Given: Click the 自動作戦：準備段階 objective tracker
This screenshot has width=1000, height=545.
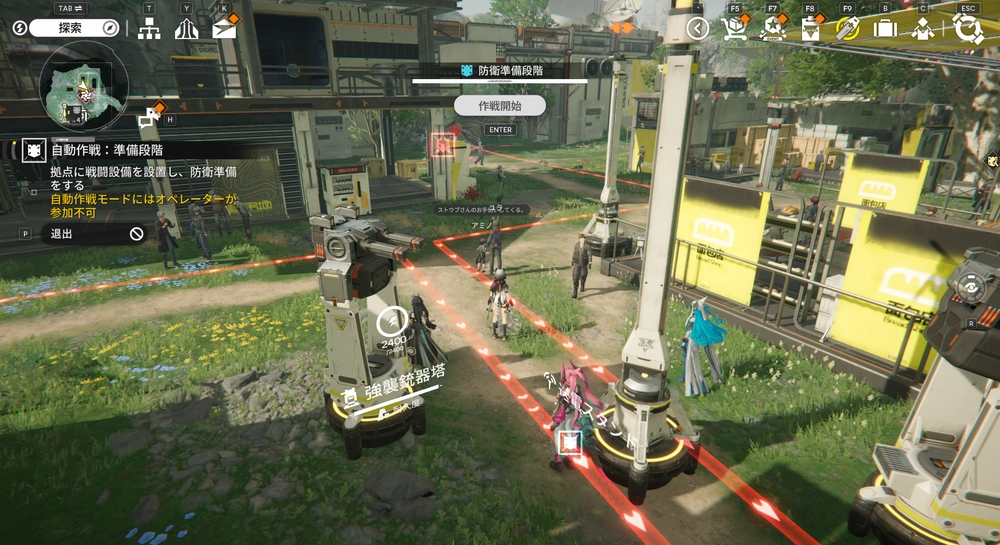Looking at the screenshot, I should coord(107,150).
